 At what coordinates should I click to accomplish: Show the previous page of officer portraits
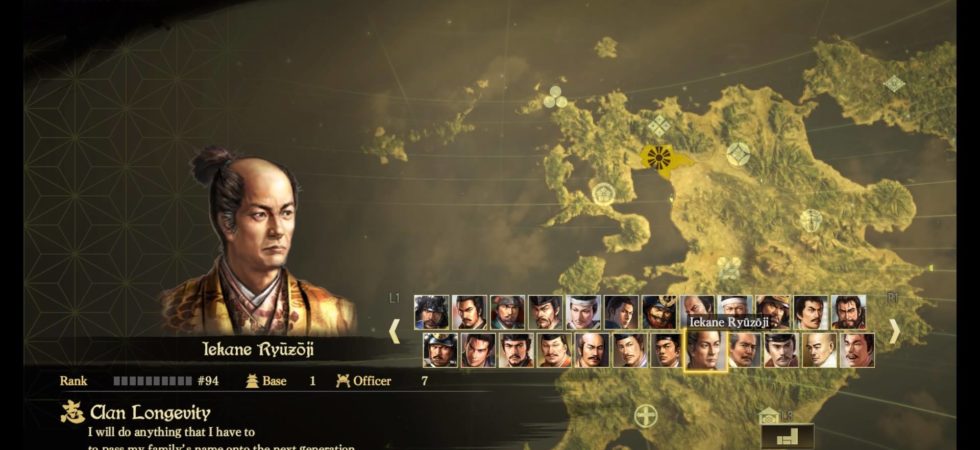[x=395, y=331]
